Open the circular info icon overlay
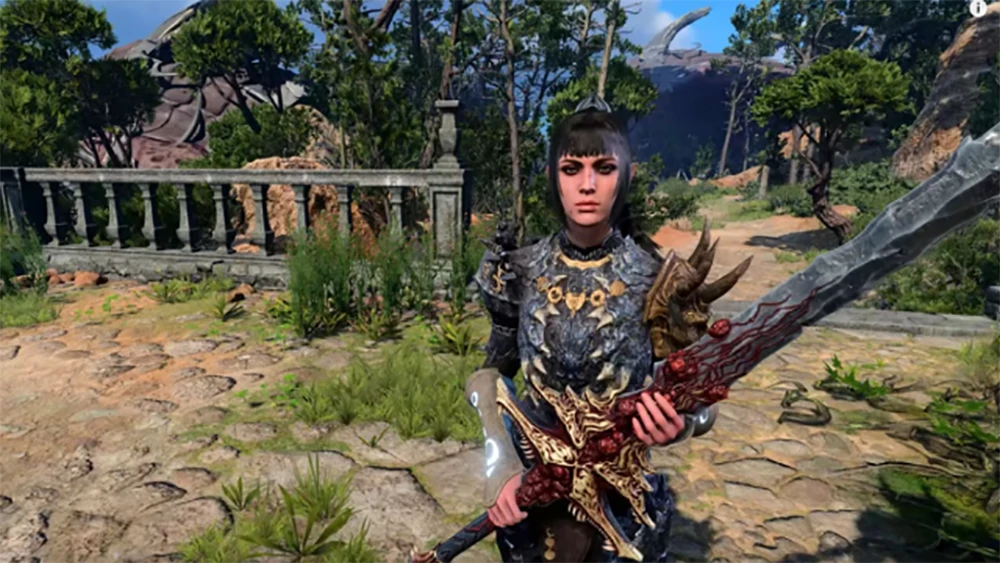Screen dimensions: 1000x563 (x=978, y=8)
